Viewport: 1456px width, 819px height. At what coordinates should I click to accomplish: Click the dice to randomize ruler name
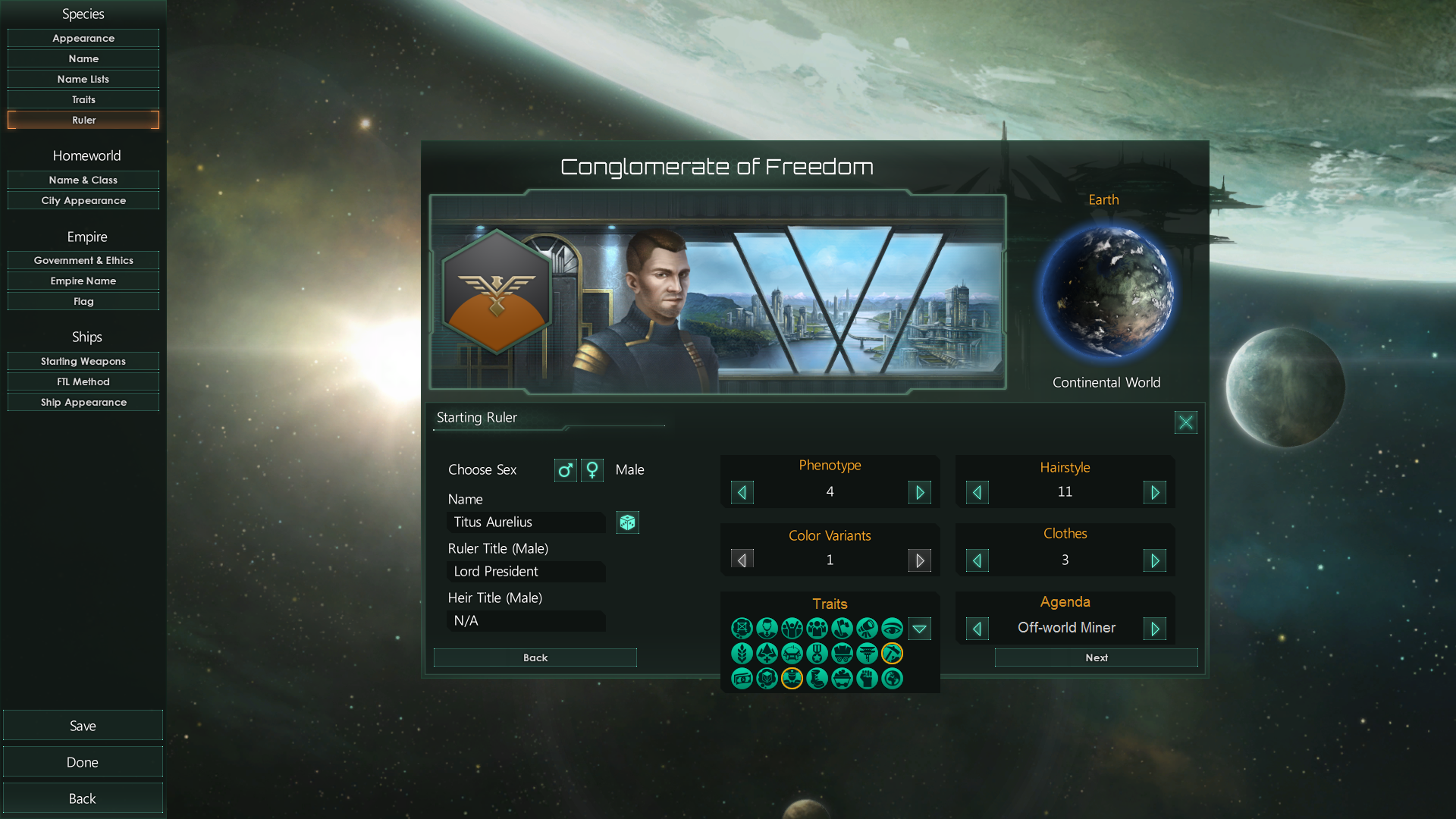[627, 522]
